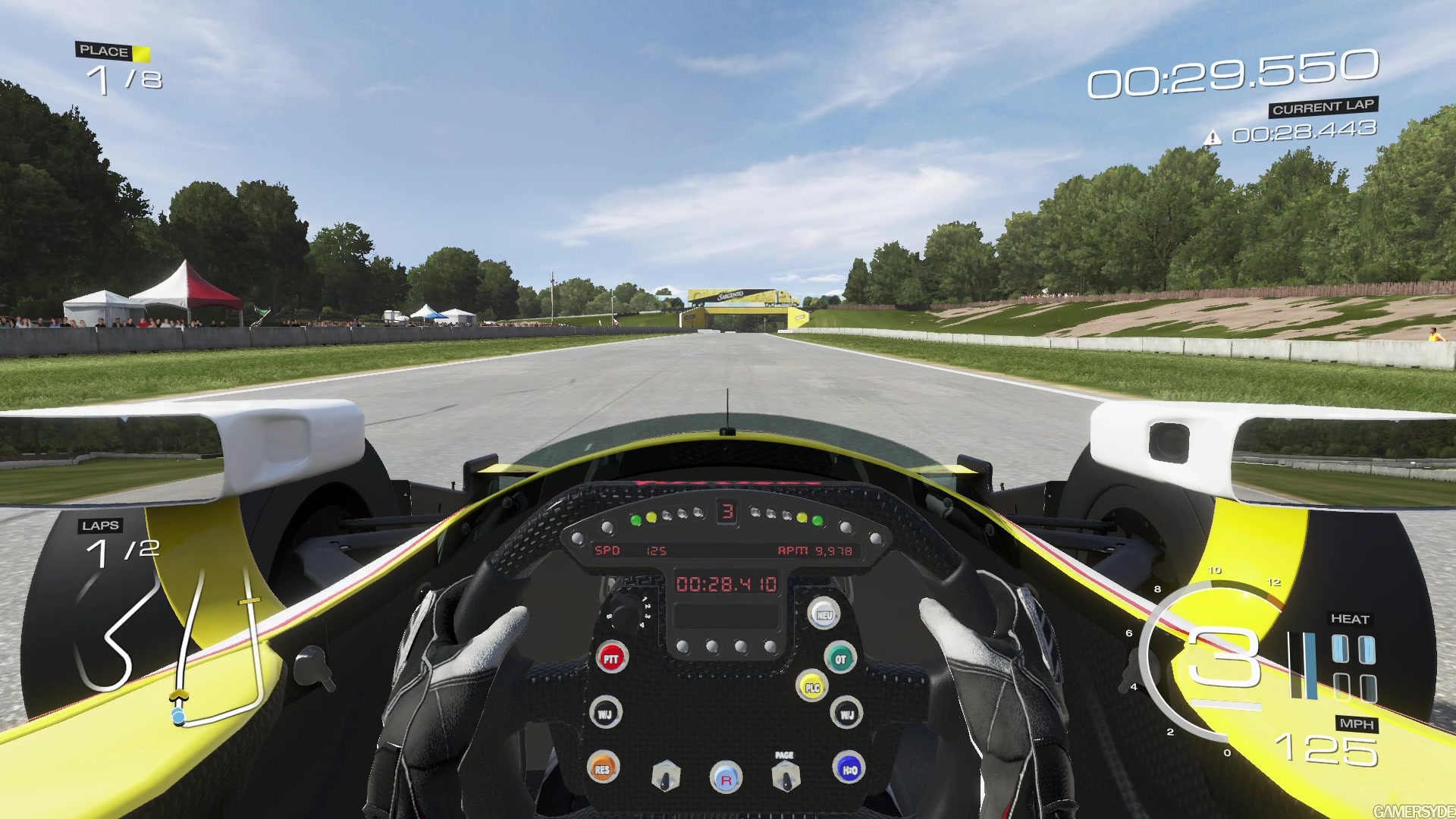Screen dimensions: 1456x819
Task: Click the red 00:28.410 lap time display
Action: click(x=726, y=582)
